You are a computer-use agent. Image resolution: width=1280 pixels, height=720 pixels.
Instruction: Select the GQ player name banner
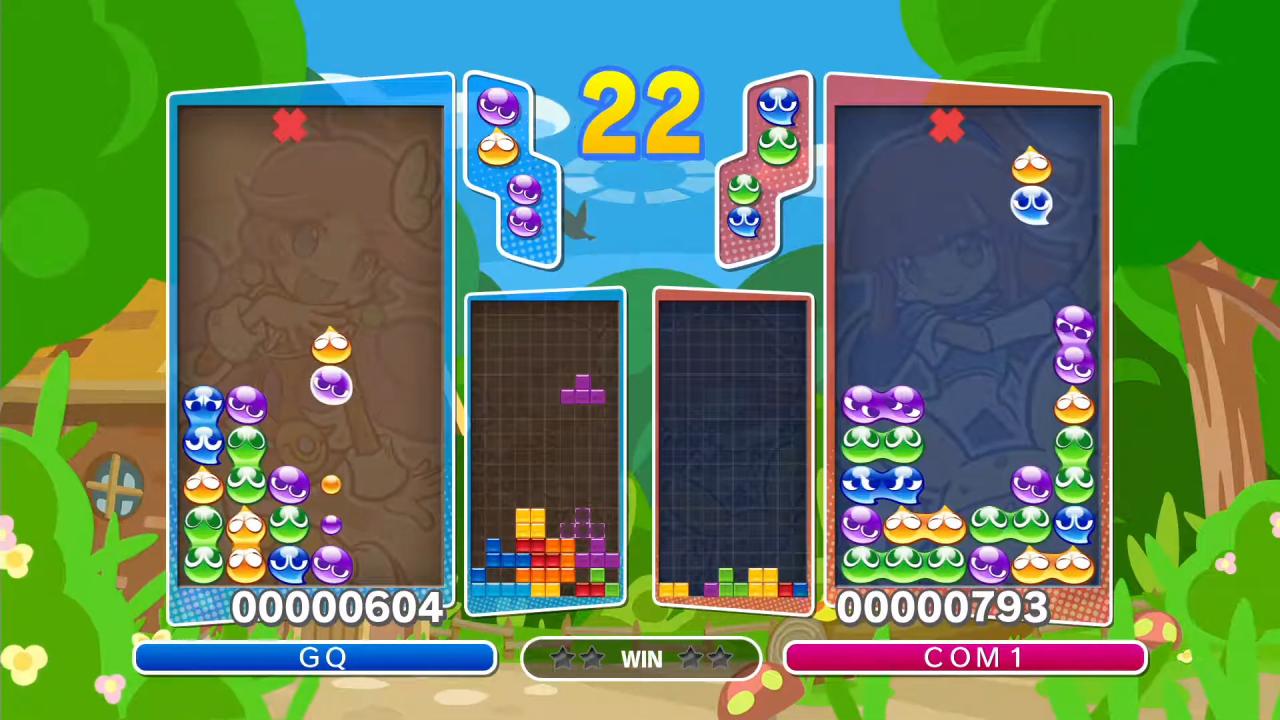coord(315,658)
